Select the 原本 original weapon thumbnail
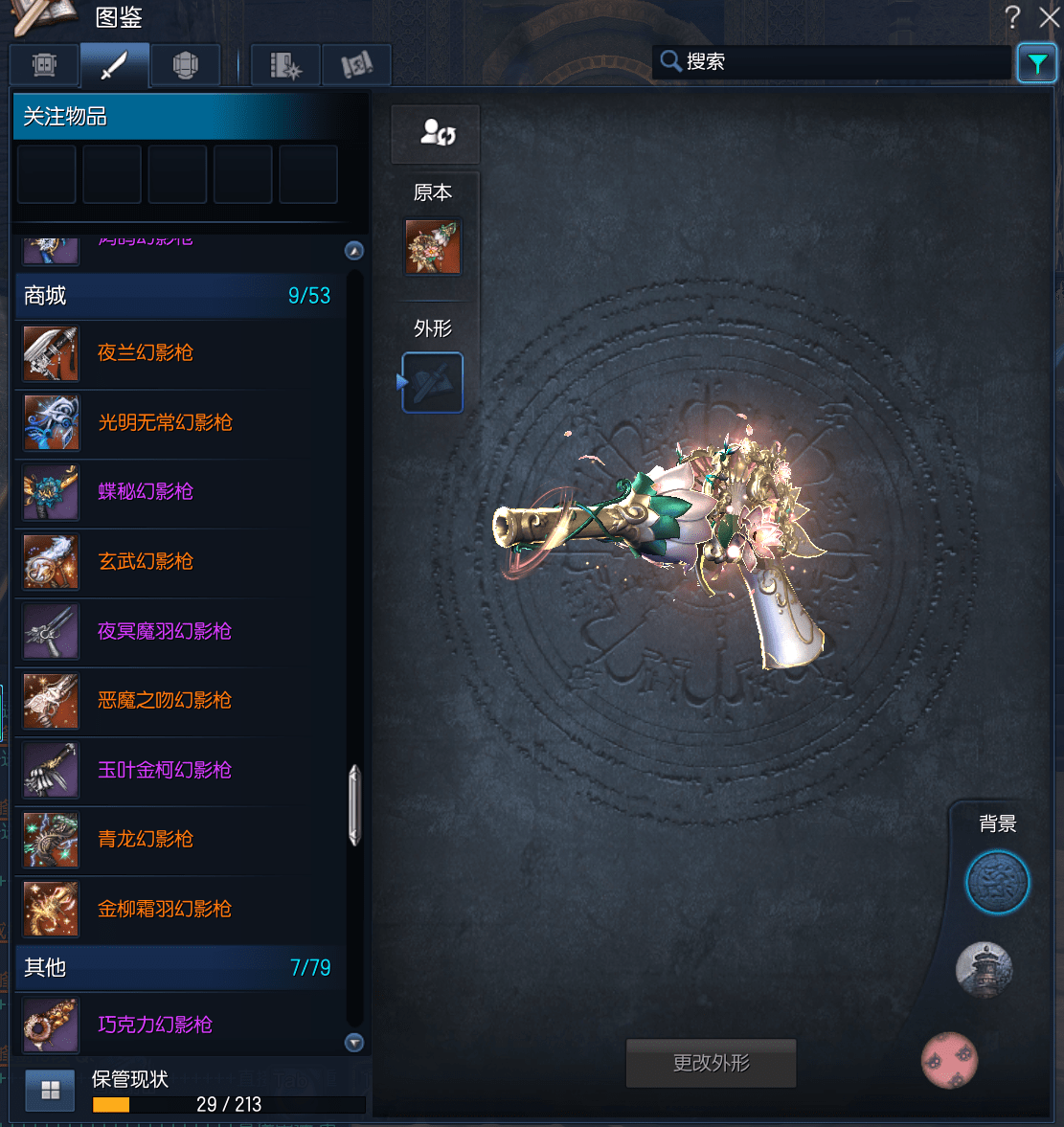 click(x=433, y=247)
